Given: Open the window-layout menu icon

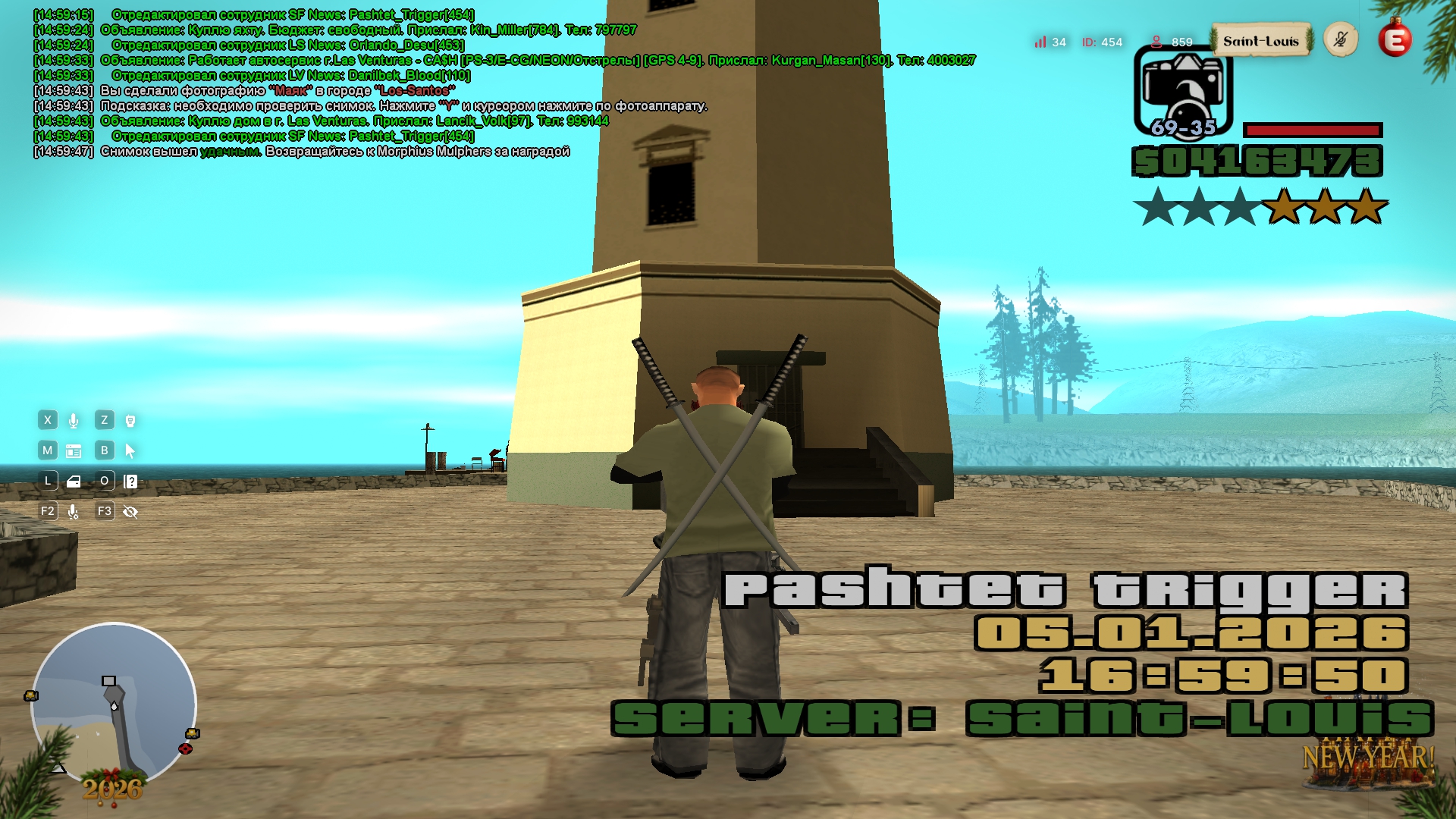Looking at the screenshot, I should pos(74,451).
